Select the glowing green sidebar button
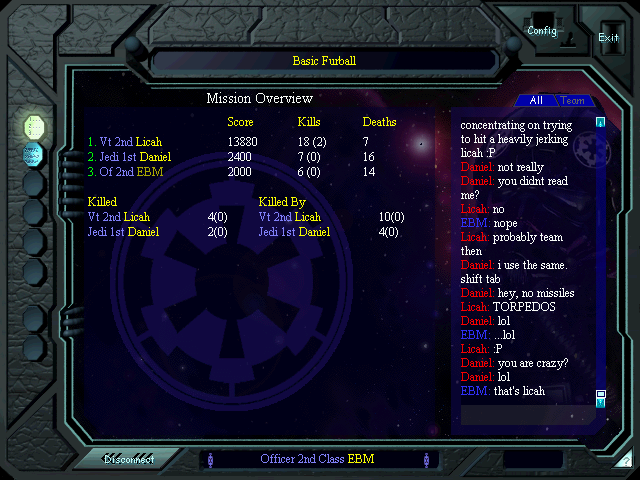Screen dimensions: 640x480 coord(34,126)
